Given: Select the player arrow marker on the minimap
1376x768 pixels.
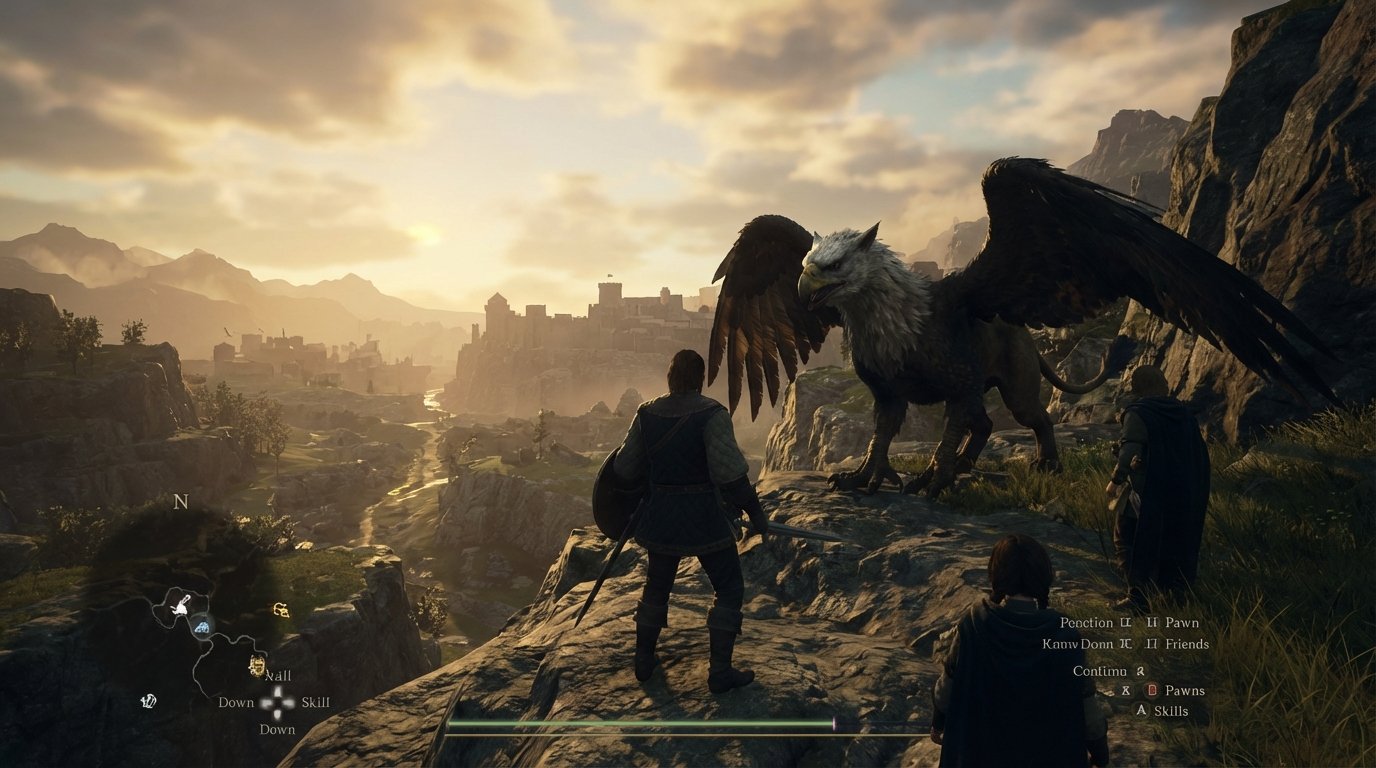Looking at the screenshot, I should [180, 608].
